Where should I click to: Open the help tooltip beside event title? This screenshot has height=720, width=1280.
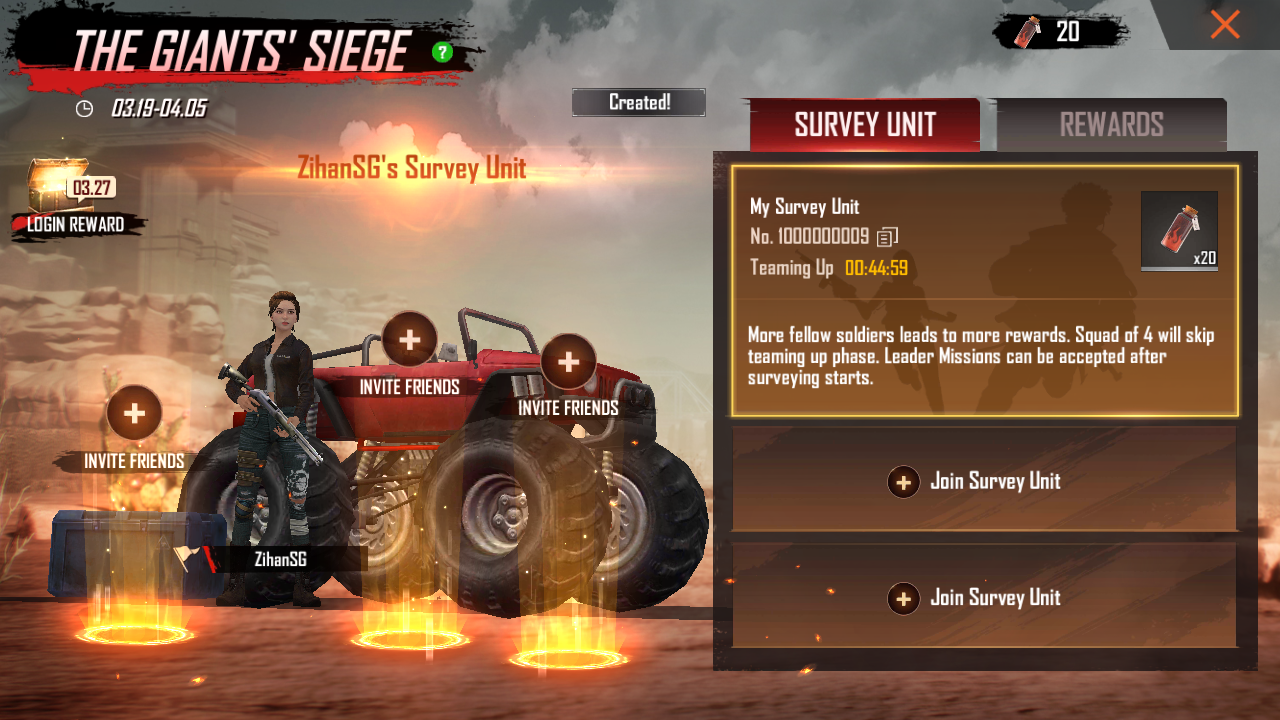tap(443, 50)
